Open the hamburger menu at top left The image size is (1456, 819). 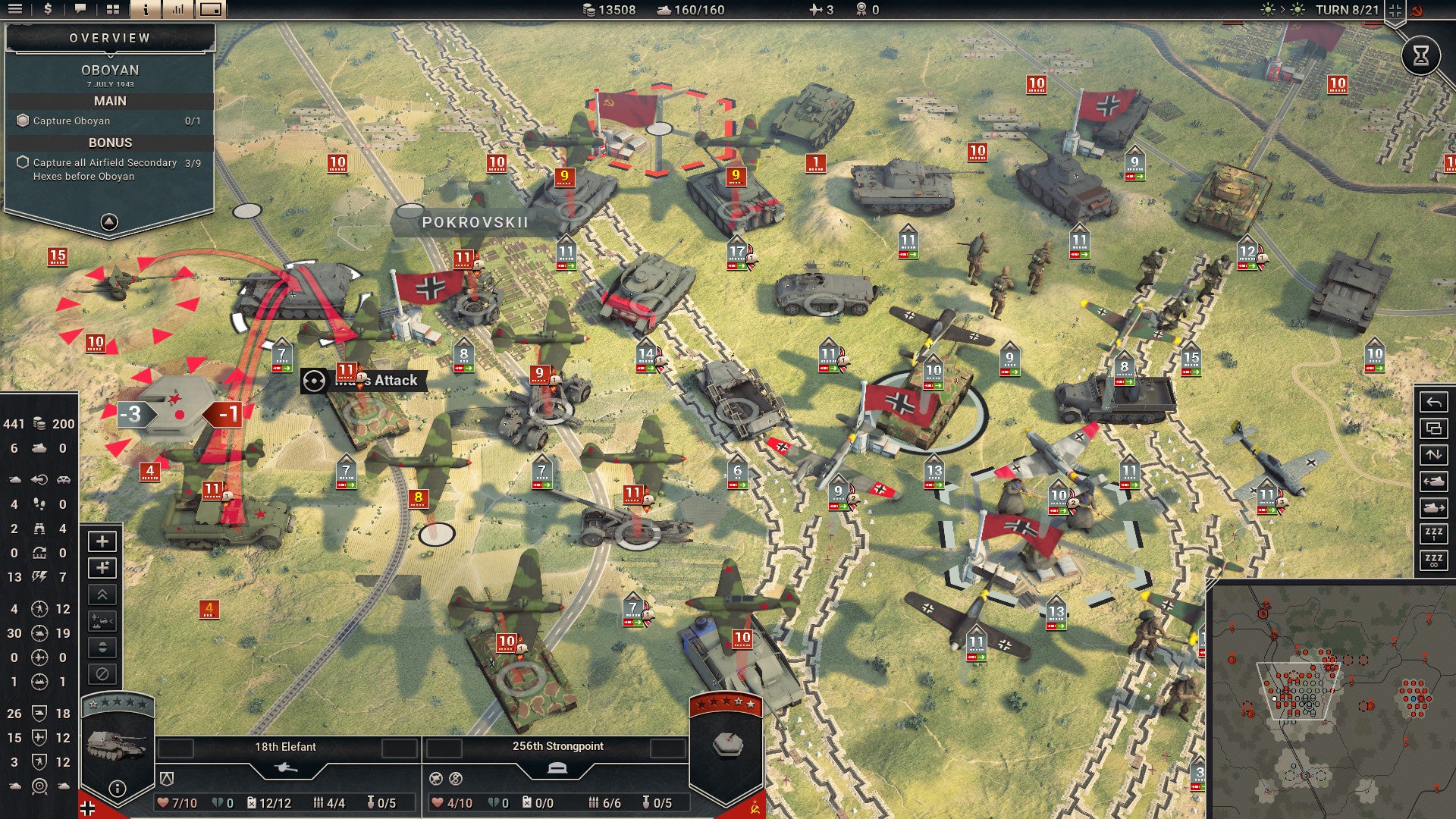(x=15, y=10)
